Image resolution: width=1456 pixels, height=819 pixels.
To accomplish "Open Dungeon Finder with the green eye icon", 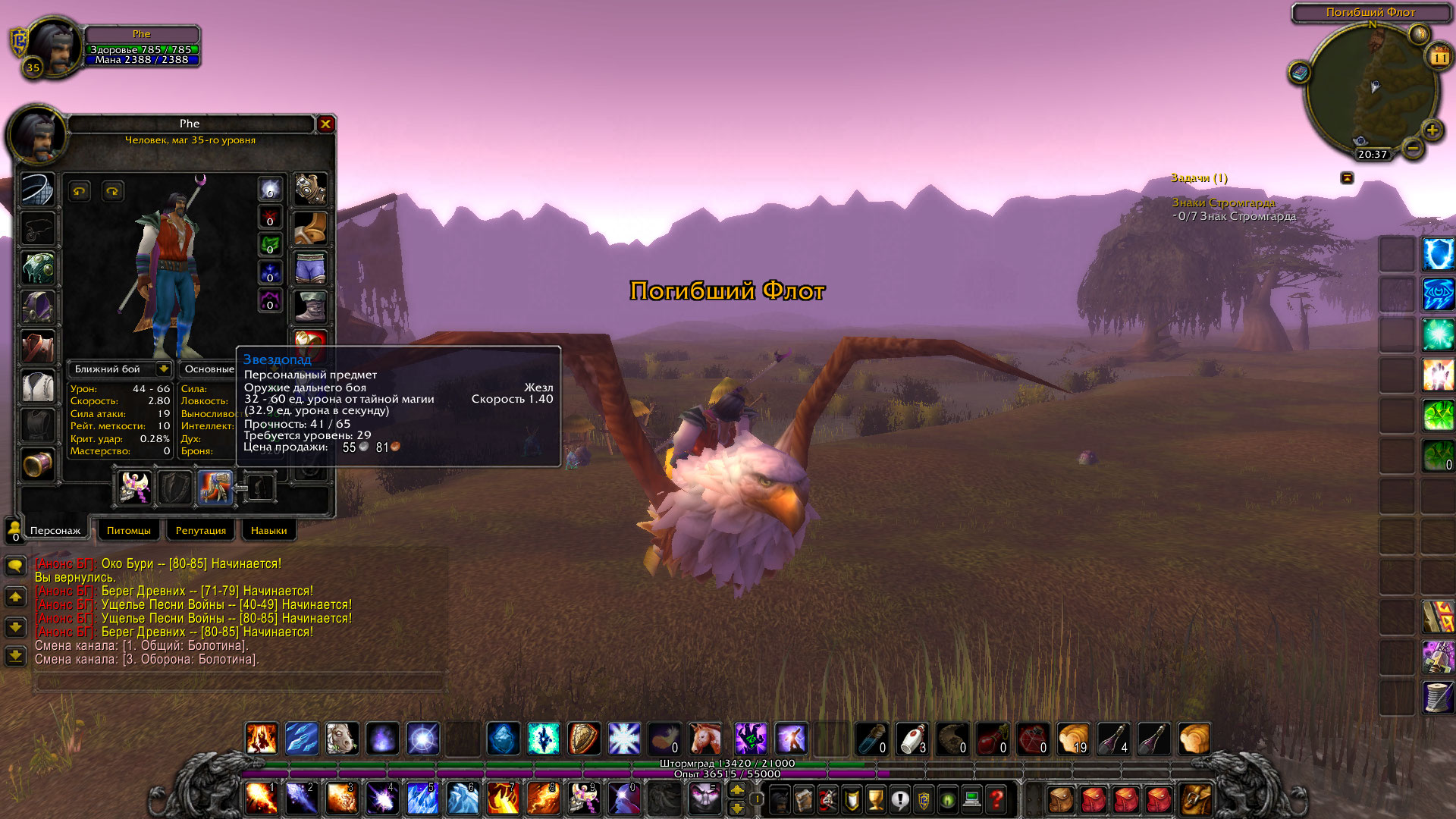I will tap(947, 800).
